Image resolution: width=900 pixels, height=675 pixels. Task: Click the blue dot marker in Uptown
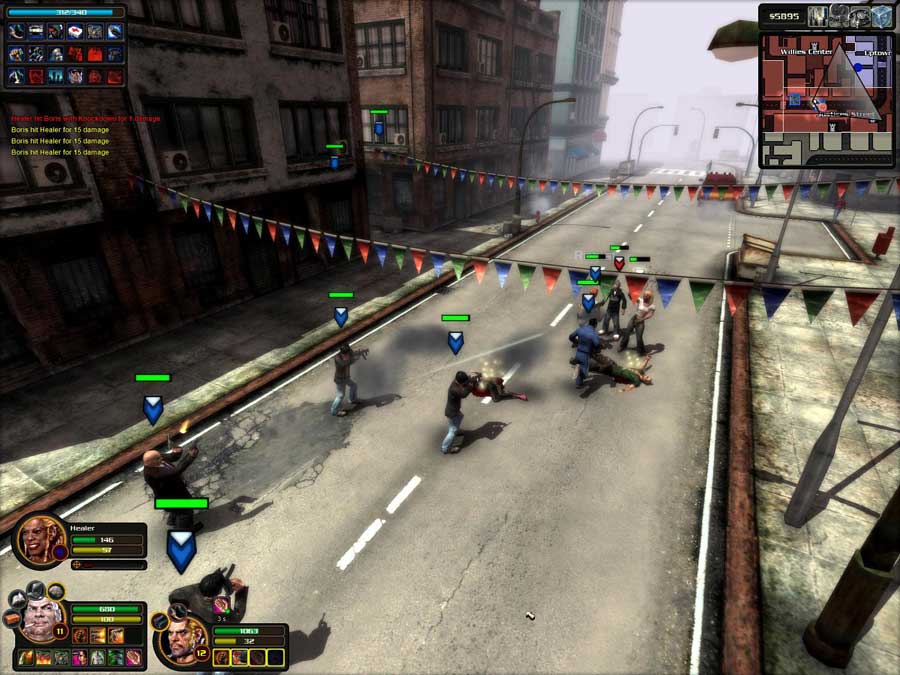click(x=857, y=67)
